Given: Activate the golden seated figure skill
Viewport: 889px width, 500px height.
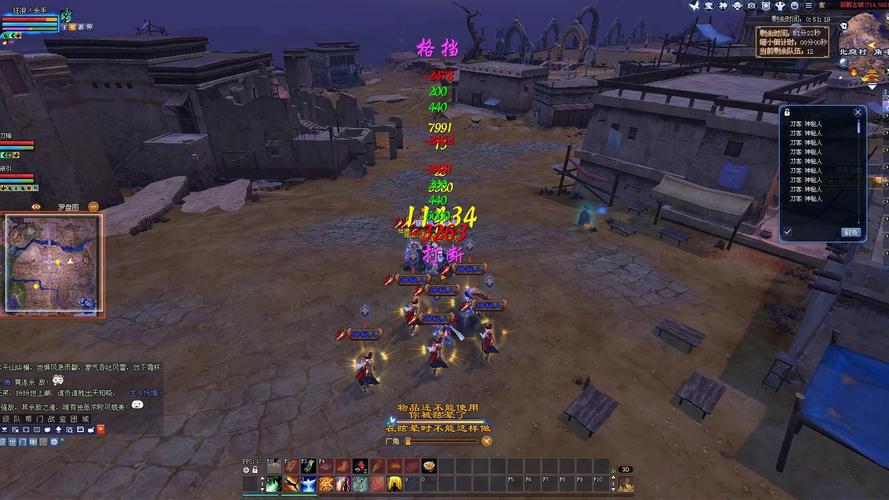Looking at the screenshot, I should pyautogui.click(x=394, y=485).
